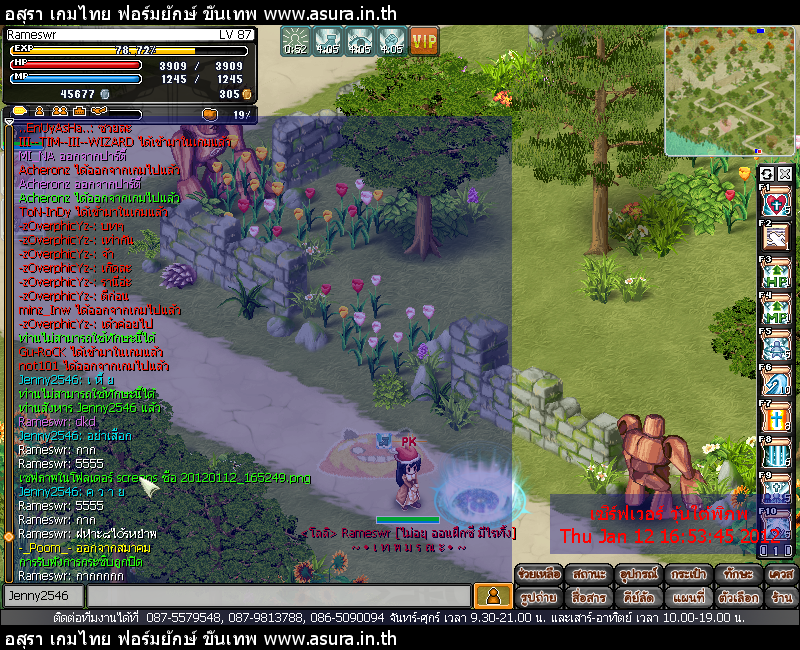Open the สถานะ (Status) window
This screenshot has height=650, width=800.
[x=590, y=575]
